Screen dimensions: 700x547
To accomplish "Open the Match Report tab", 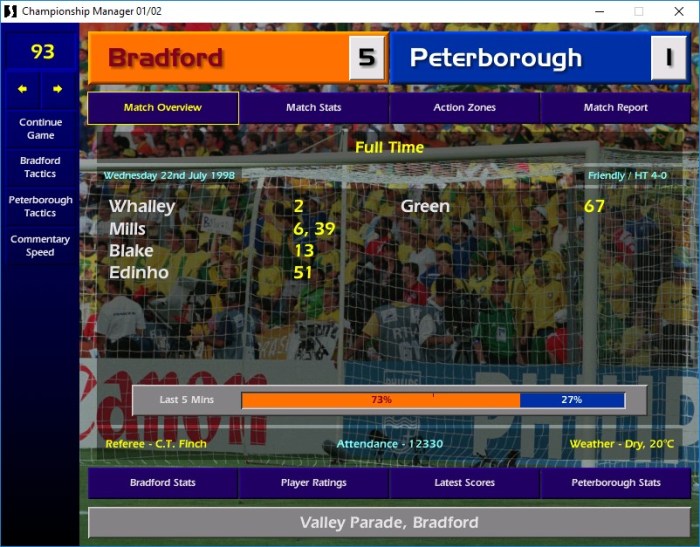I will tap(616, 108).
